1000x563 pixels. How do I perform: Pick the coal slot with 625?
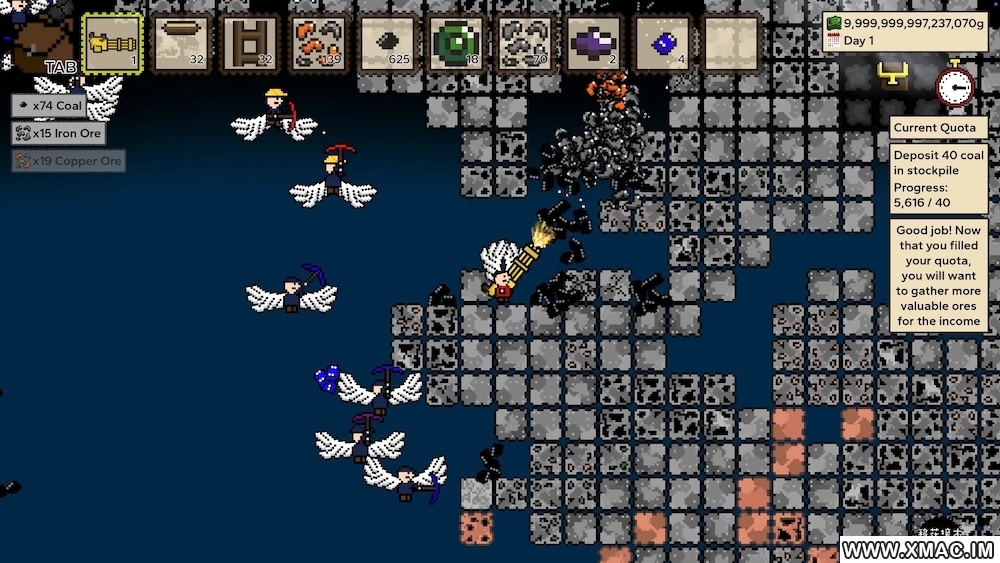388,44
